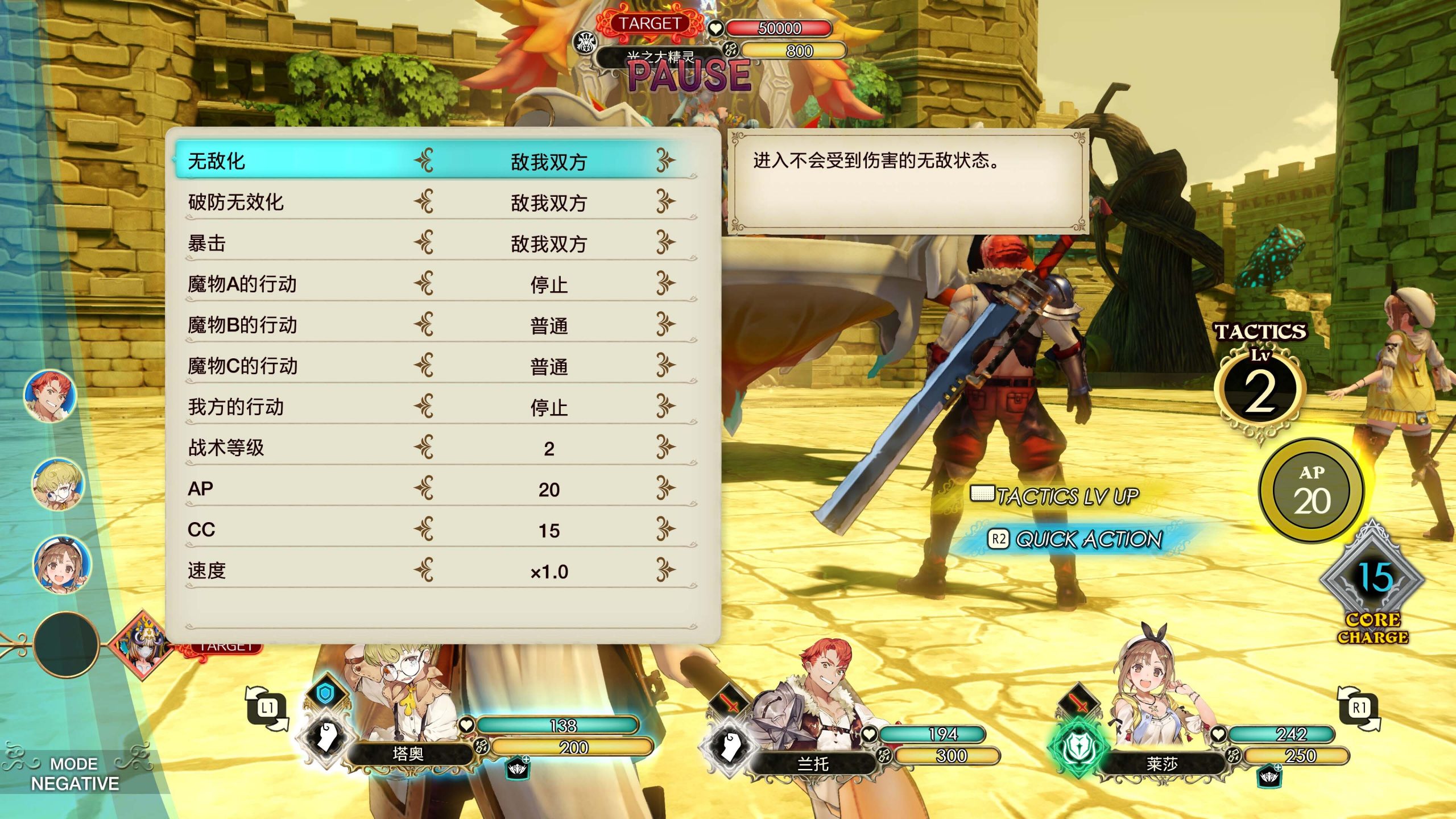Decrease AP with its left arrow

[x=424, y=488]
